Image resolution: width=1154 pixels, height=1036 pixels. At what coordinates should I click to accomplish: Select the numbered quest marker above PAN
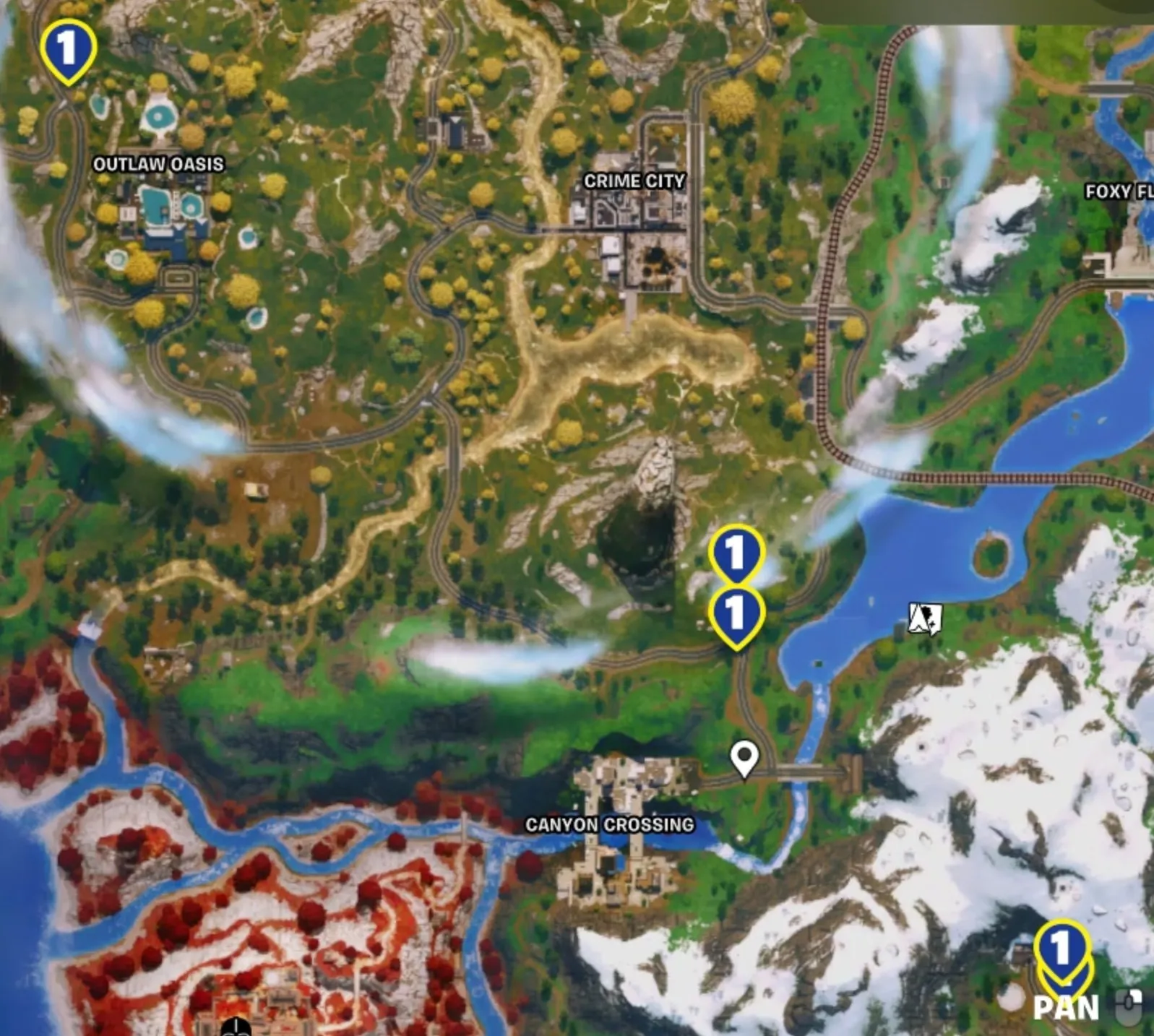coord(1061,947)
